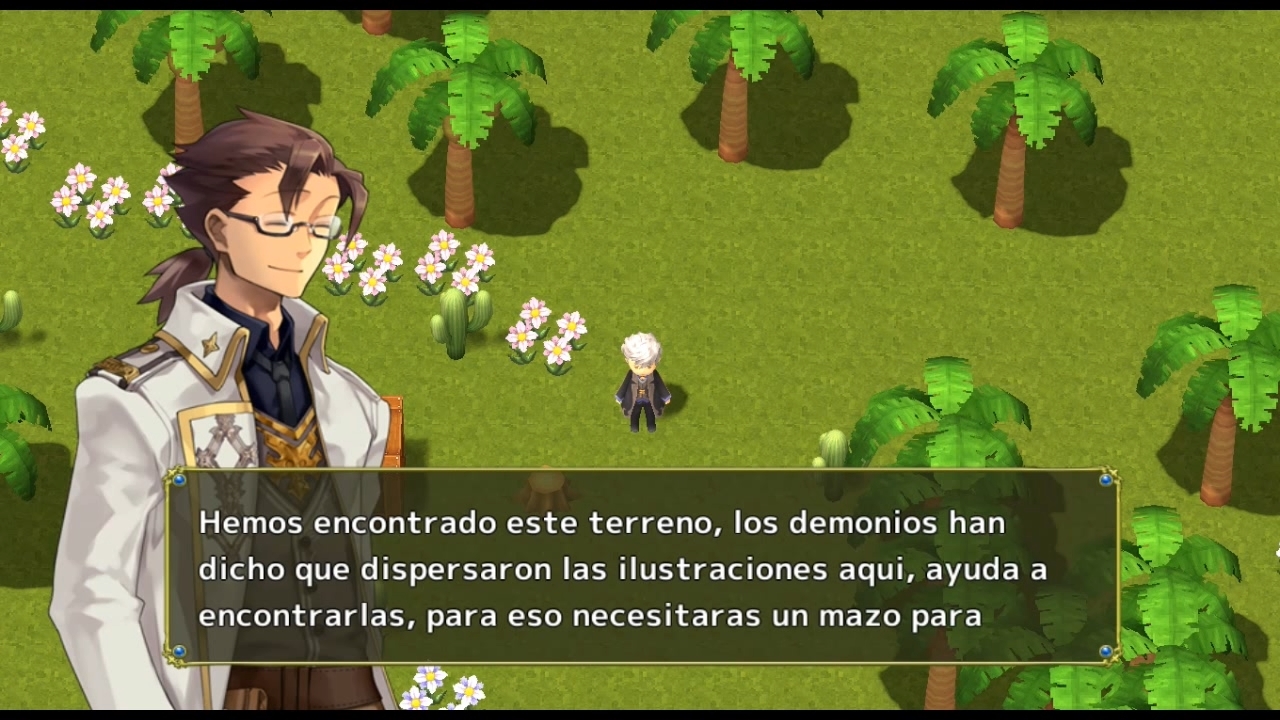Click the white-haired player character sprite

[641, 385]
